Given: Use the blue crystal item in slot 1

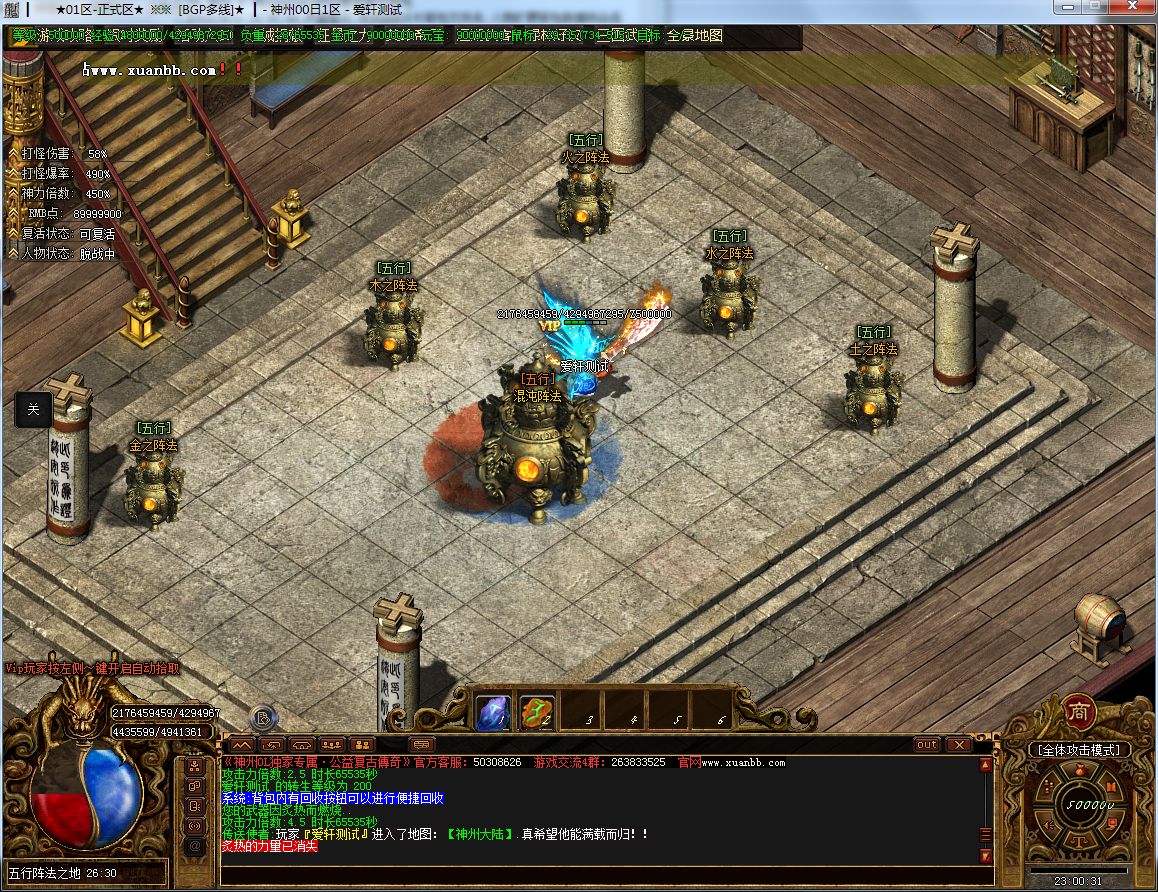Looking at the screenshot, I should point(493,712).
